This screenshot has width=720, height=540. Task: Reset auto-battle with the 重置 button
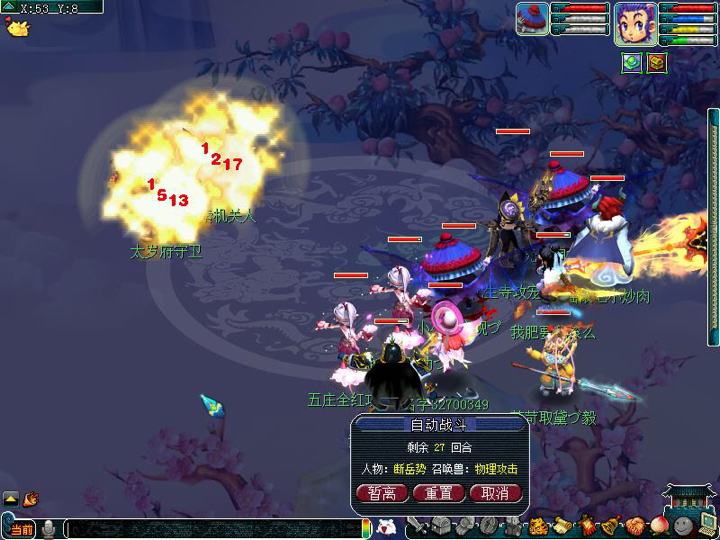[x=439, y=493]
